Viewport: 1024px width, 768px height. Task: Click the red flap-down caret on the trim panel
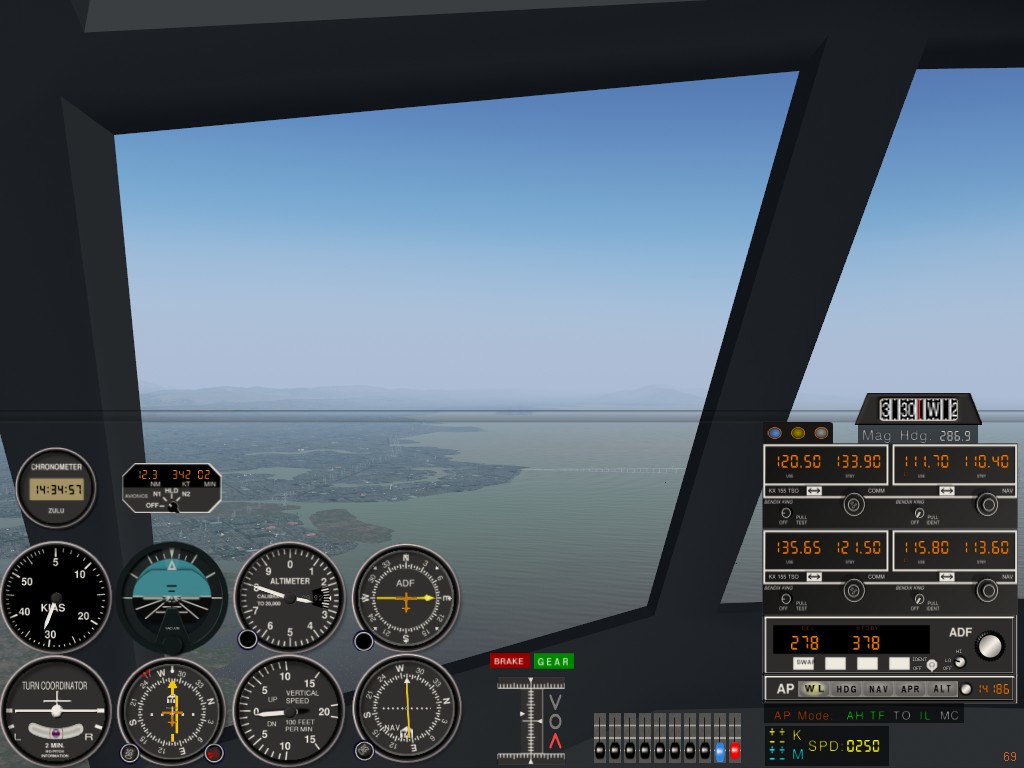(x=555, y=740)
